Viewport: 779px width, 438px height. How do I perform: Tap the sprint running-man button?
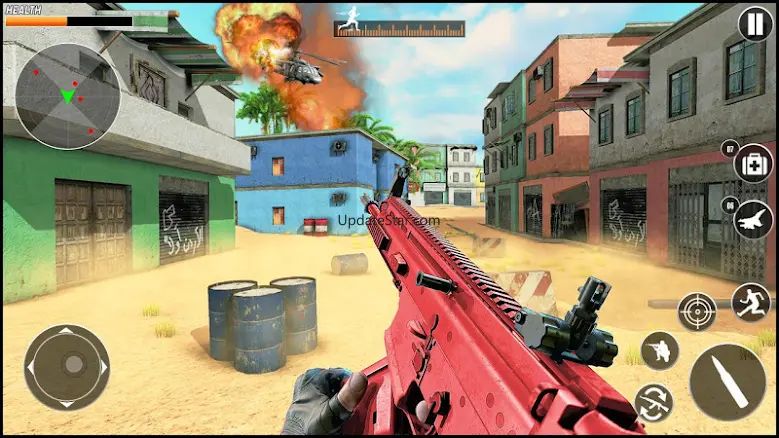pos(751,300)
